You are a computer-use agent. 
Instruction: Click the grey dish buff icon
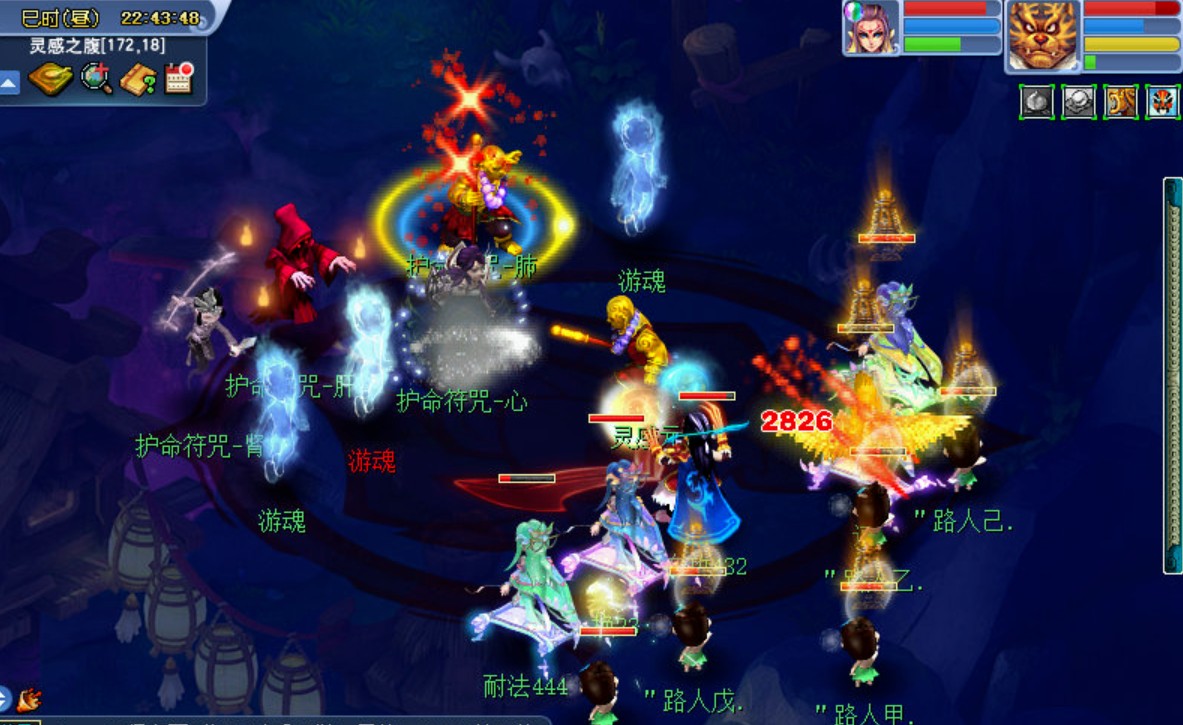(1078, 102)
